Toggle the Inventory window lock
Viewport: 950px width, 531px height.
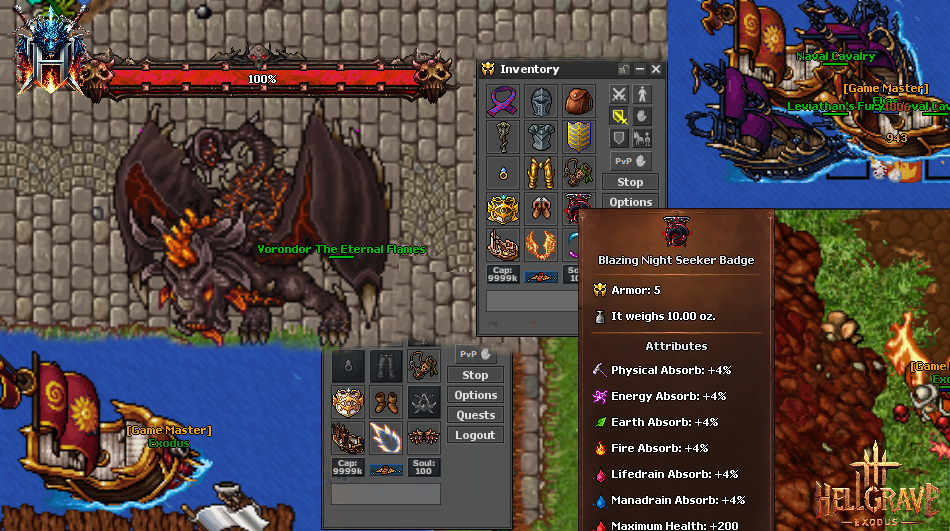[624, 69]
